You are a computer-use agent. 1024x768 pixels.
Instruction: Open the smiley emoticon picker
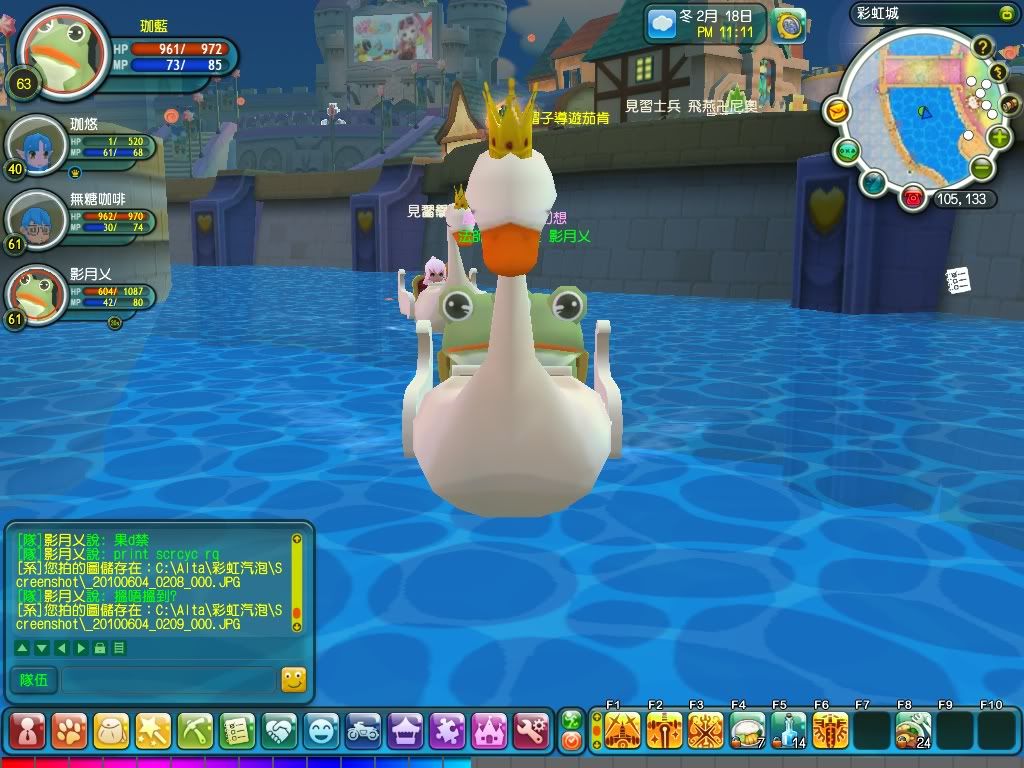click(x=293, y=680)
